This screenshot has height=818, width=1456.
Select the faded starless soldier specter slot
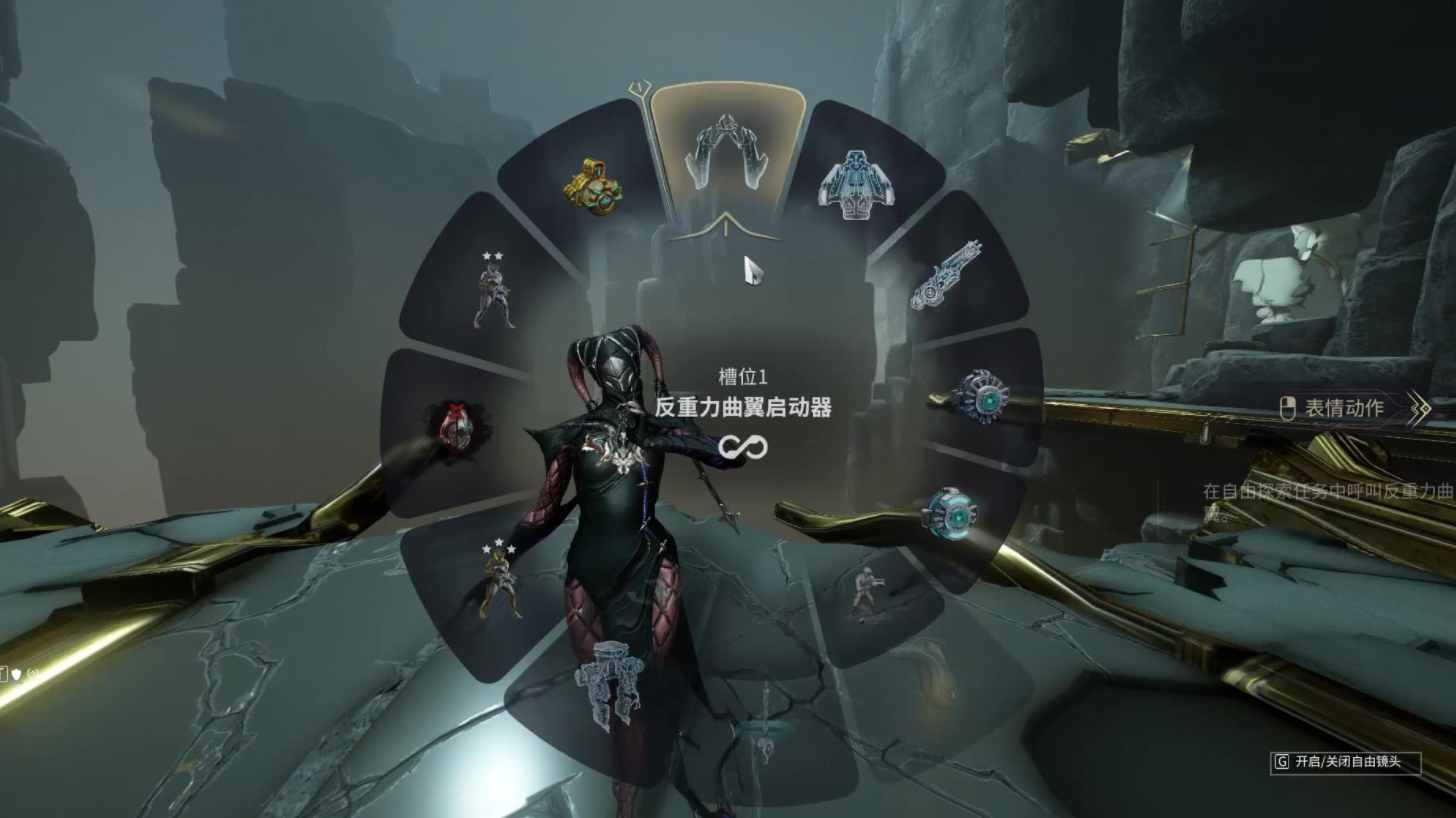point(865,592)
